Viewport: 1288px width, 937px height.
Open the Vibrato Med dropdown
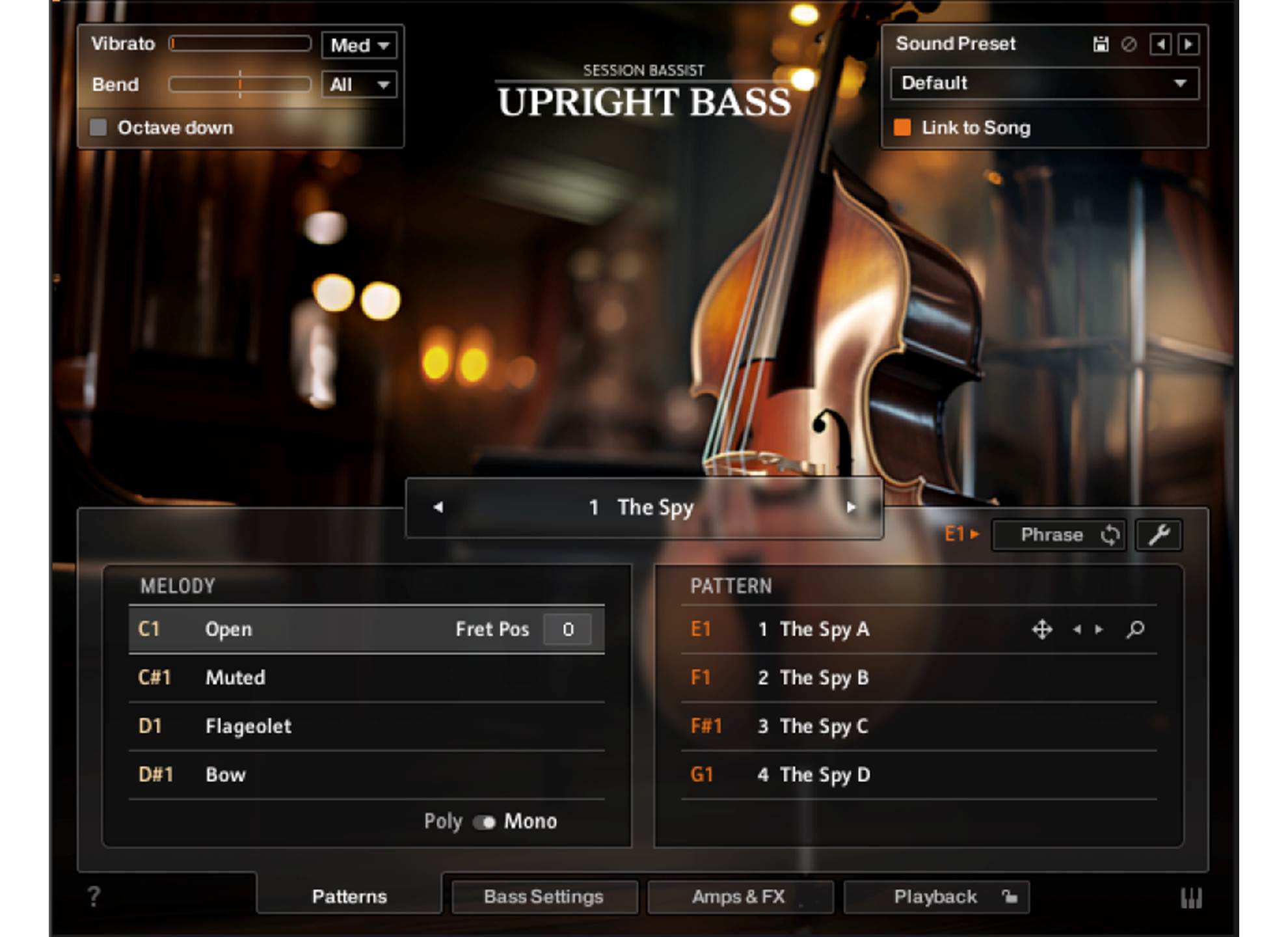tap(359, 46)
